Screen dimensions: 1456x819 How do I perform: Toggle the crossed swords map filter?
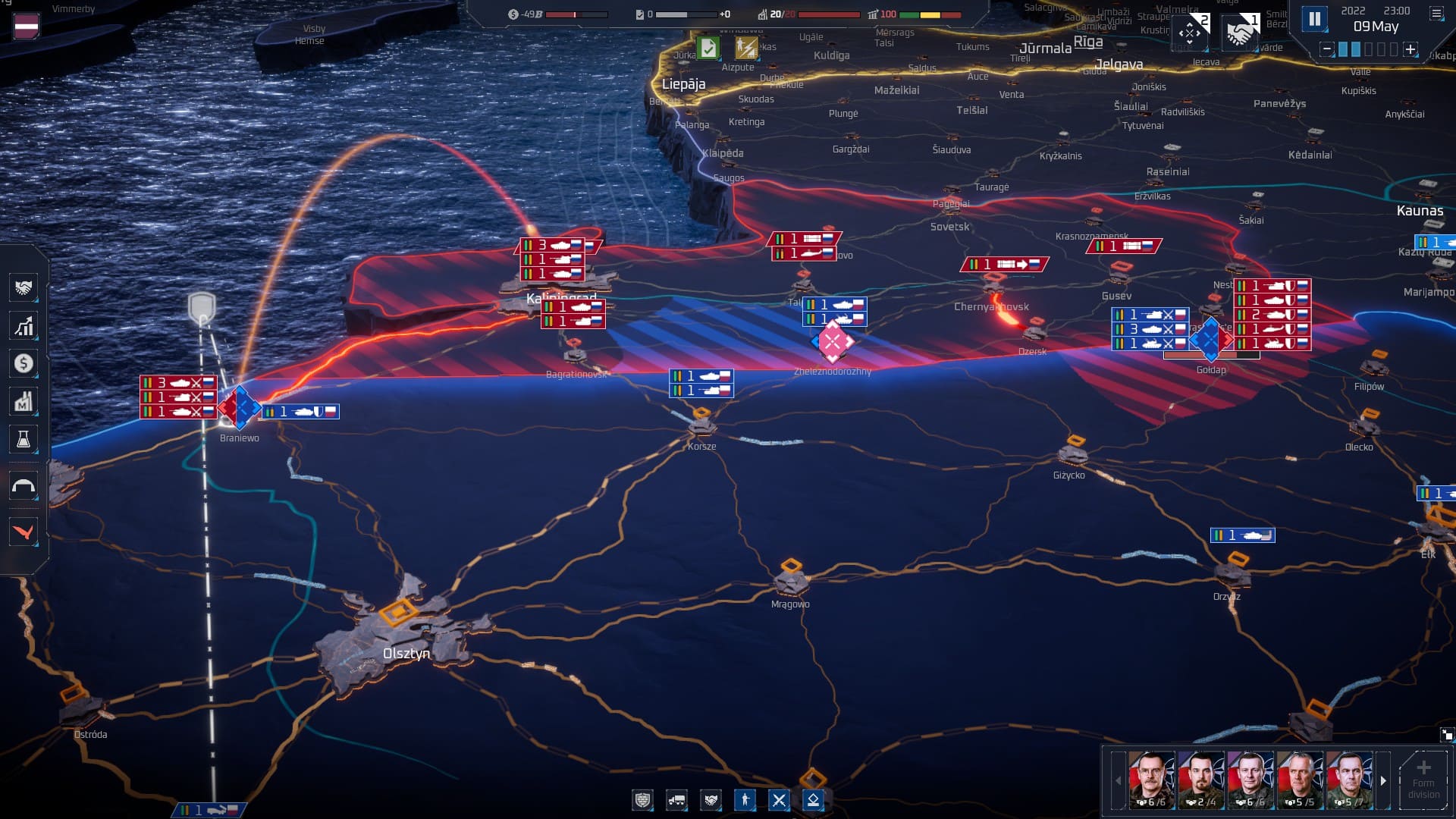[779, 800]
